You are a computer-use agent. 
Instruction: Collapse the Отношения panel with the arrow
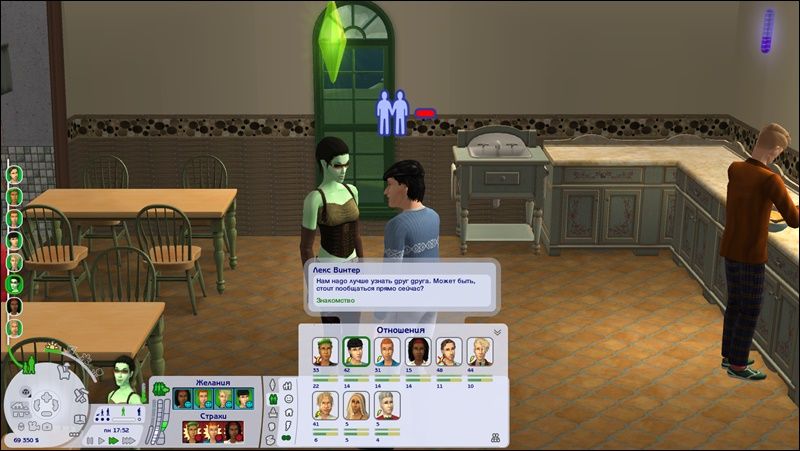497,331
